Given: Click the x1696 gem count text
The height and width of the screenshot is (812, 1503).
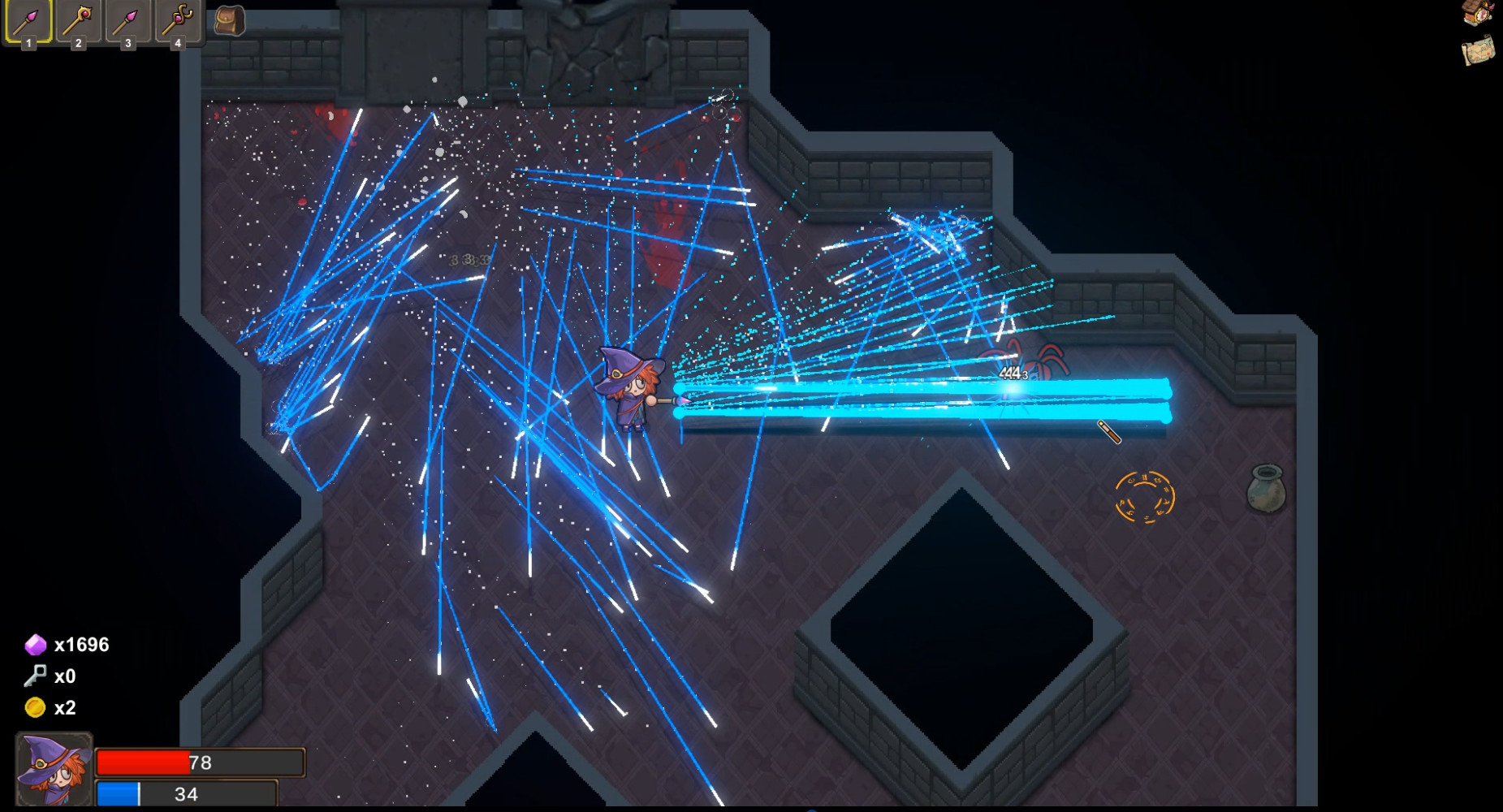Looking at the screenshot, I should click(x=84, y=644).
